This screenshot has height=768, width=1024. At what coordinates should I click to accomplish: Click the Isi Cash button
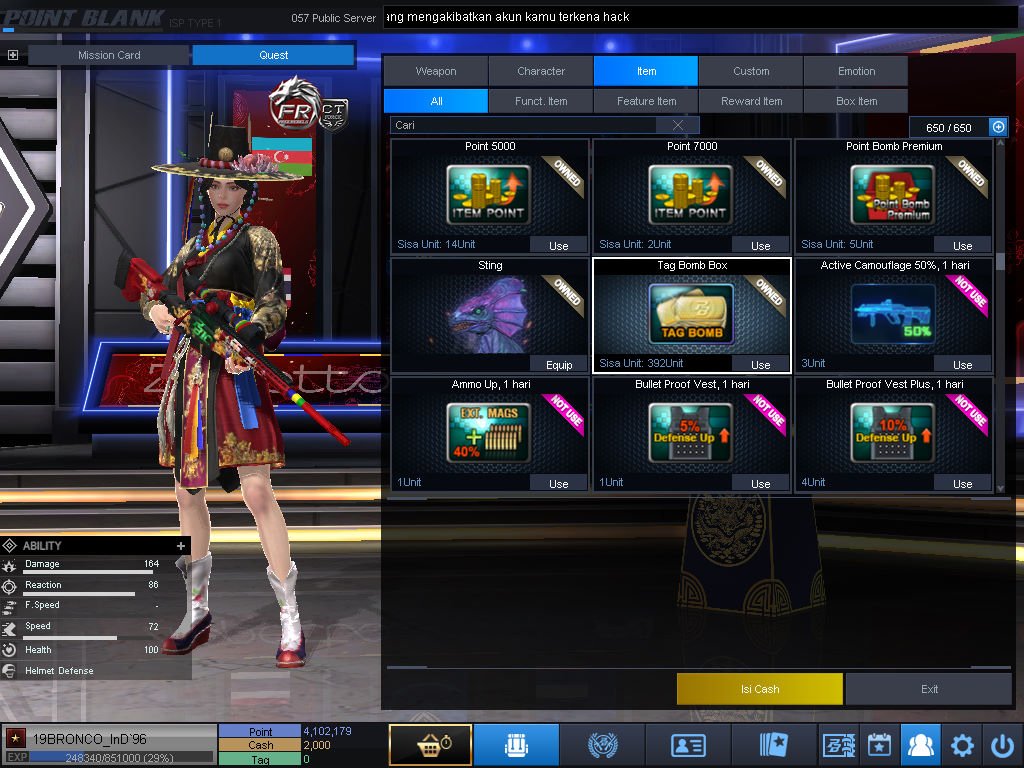760,689
